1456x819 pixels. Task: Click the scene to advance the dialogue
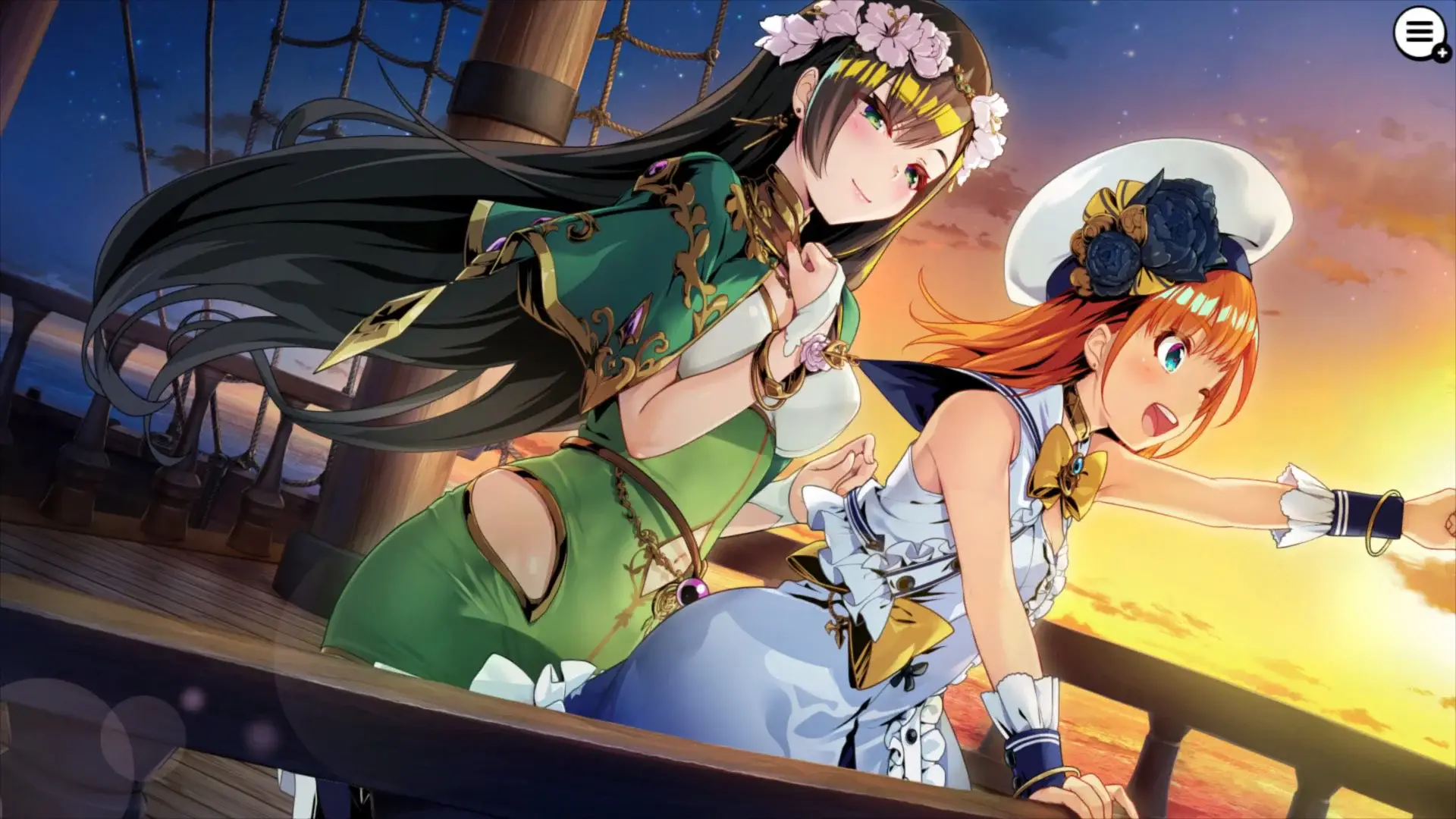728,409
